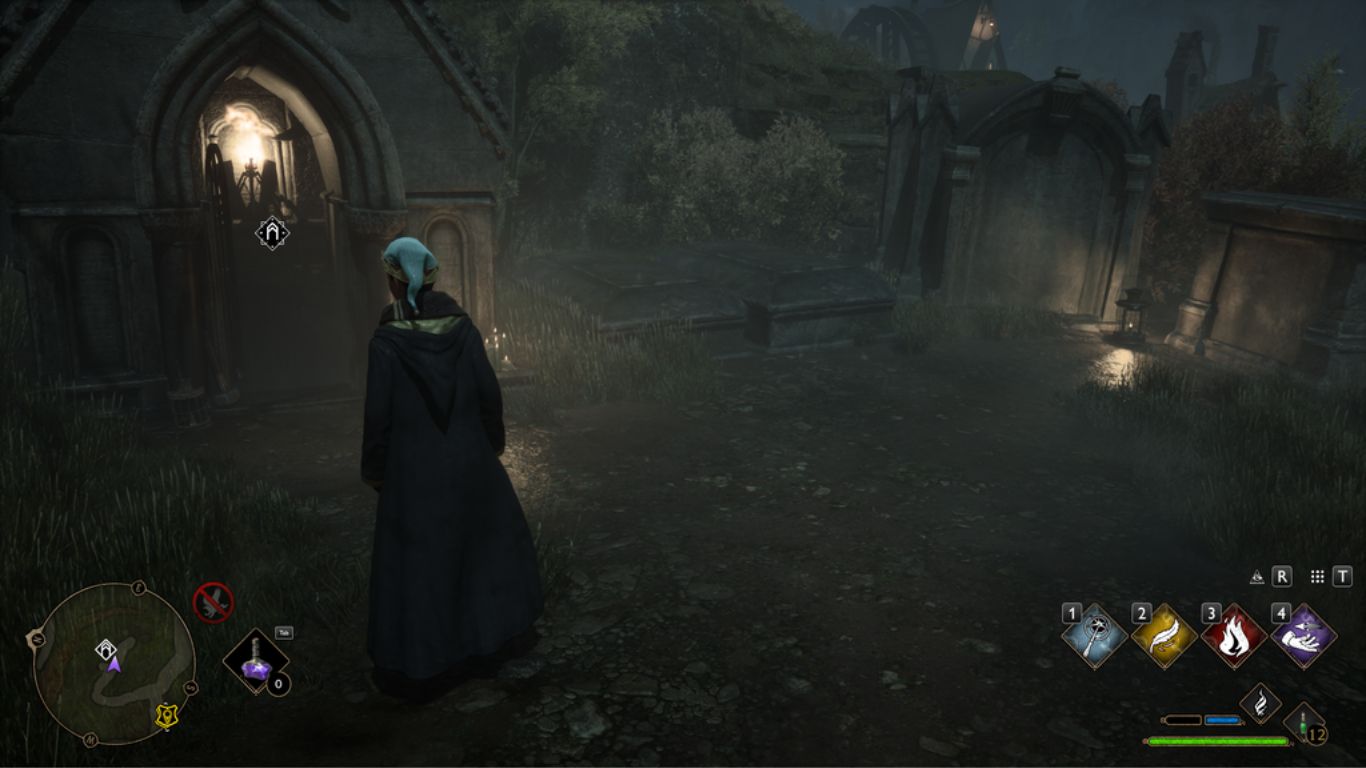The width and height of the screenshot is (1366, 768).
Task: Click the yellow eye marker on the minimap
Action: 167,714
